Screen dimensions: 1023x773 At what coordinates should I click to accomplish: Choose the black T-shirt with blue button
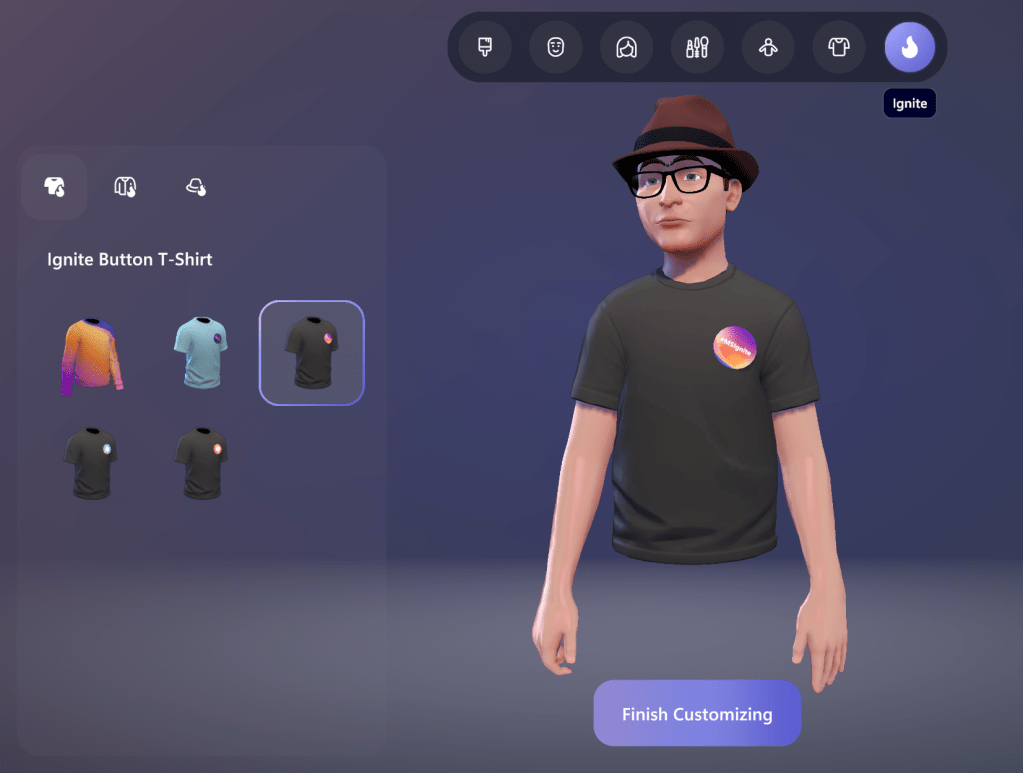(x=91, y=463)
